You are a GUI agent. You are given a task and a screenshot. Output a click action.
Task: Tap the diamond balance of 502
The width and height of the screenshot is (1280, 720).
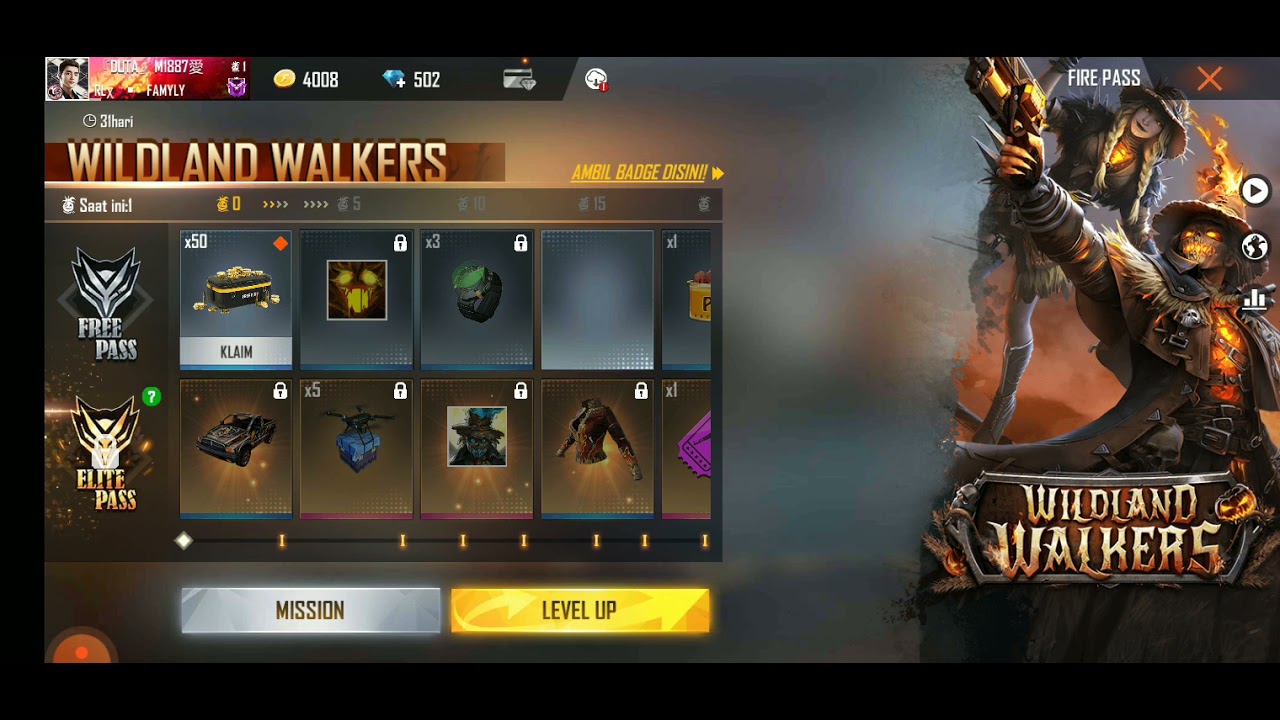[412, 80]
